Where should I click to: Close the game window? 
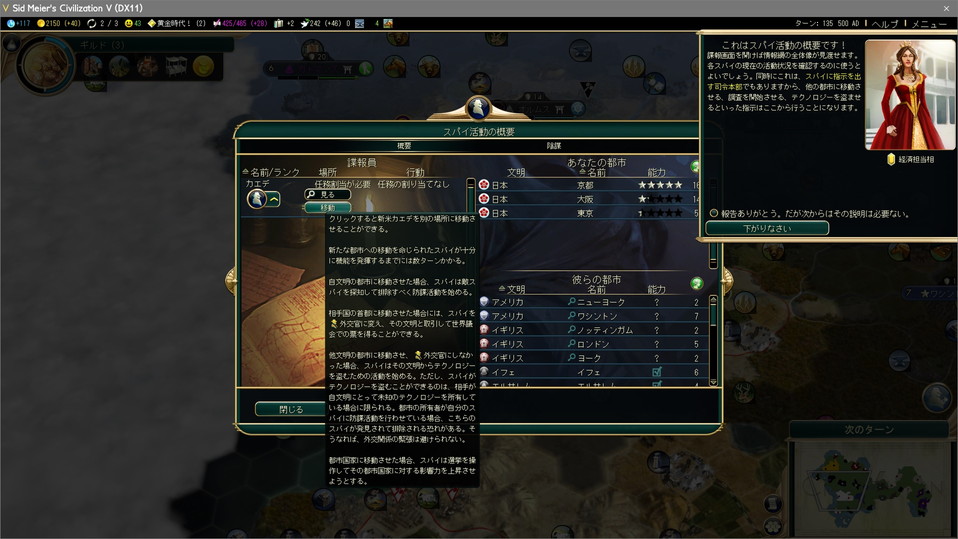click(945, 7)
